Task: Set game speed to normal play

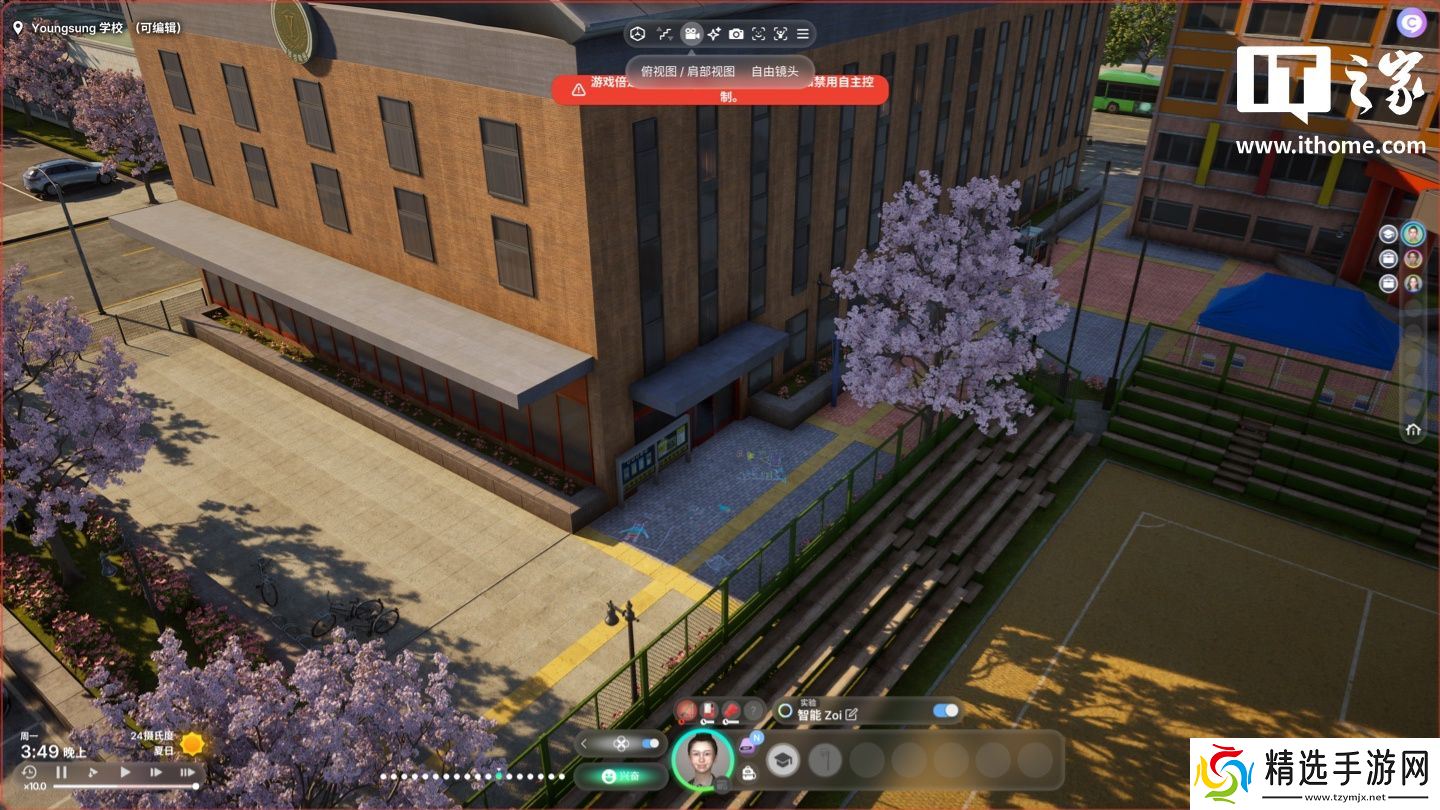Action: click(125, 772)
